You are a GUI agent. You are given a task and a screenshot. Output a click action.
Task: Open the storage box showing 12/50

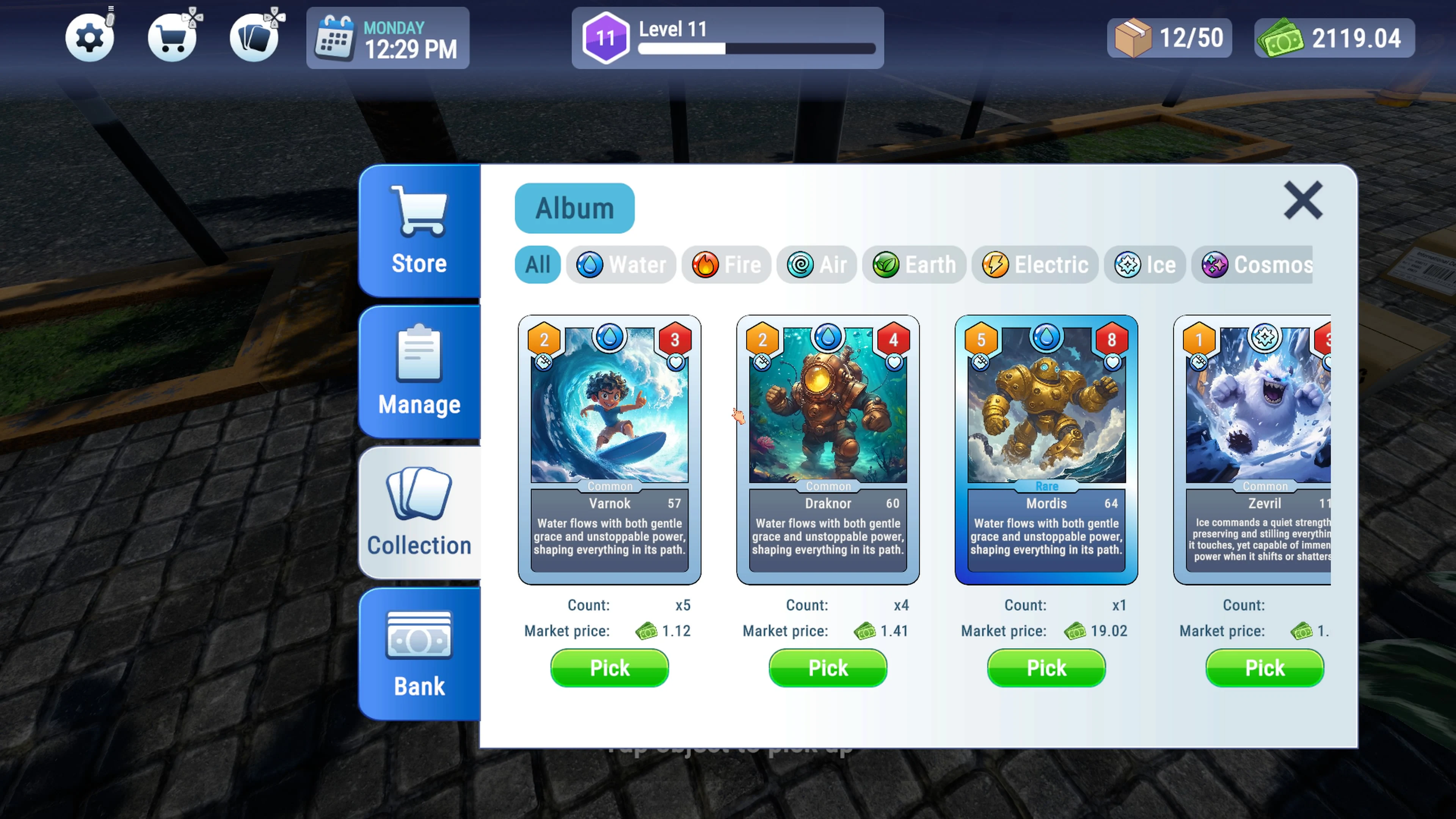1169,38
